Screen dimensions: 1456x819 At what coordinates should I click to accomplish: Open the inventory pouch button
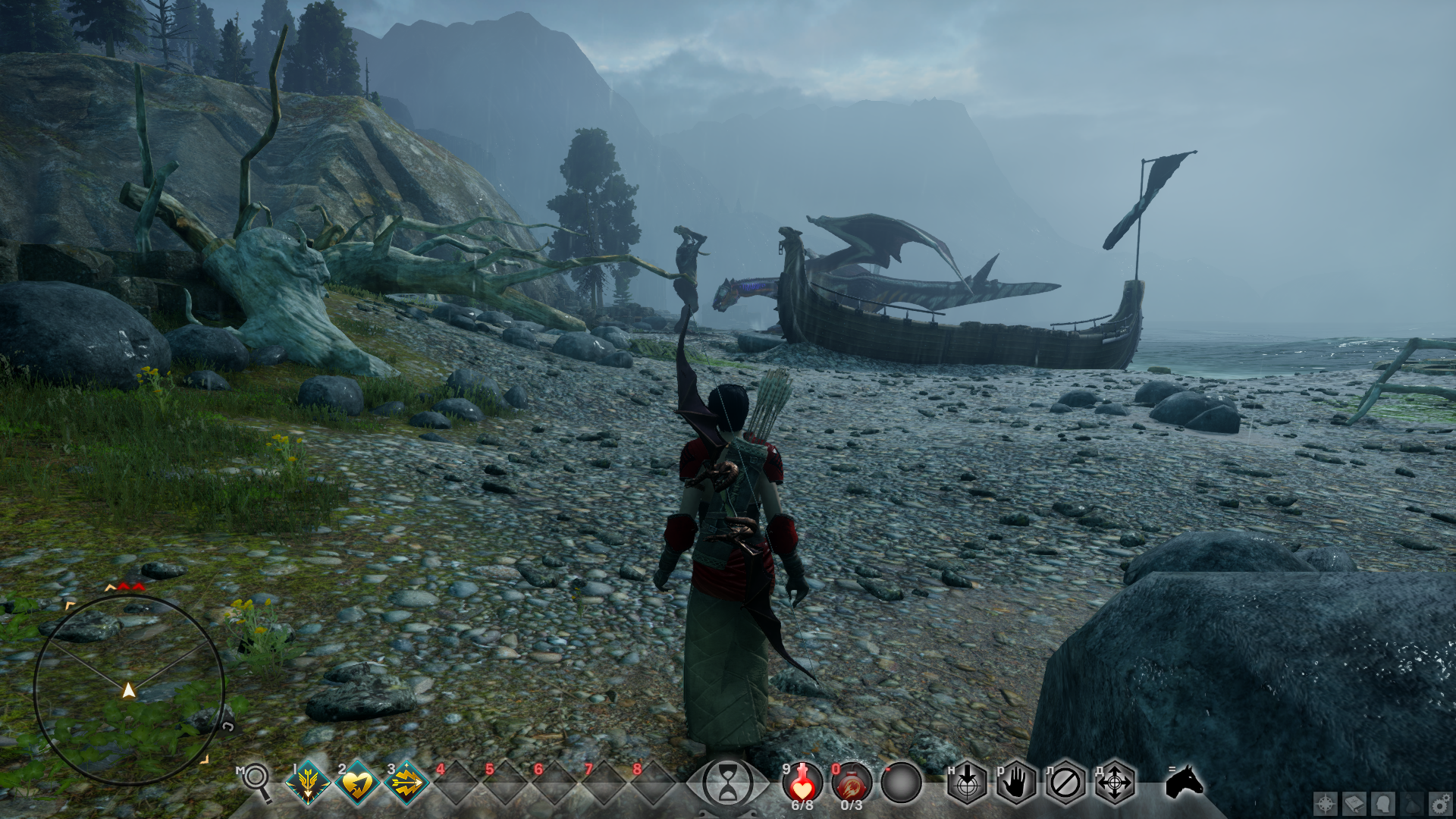pyautogui.click(x=1412, y=804)
